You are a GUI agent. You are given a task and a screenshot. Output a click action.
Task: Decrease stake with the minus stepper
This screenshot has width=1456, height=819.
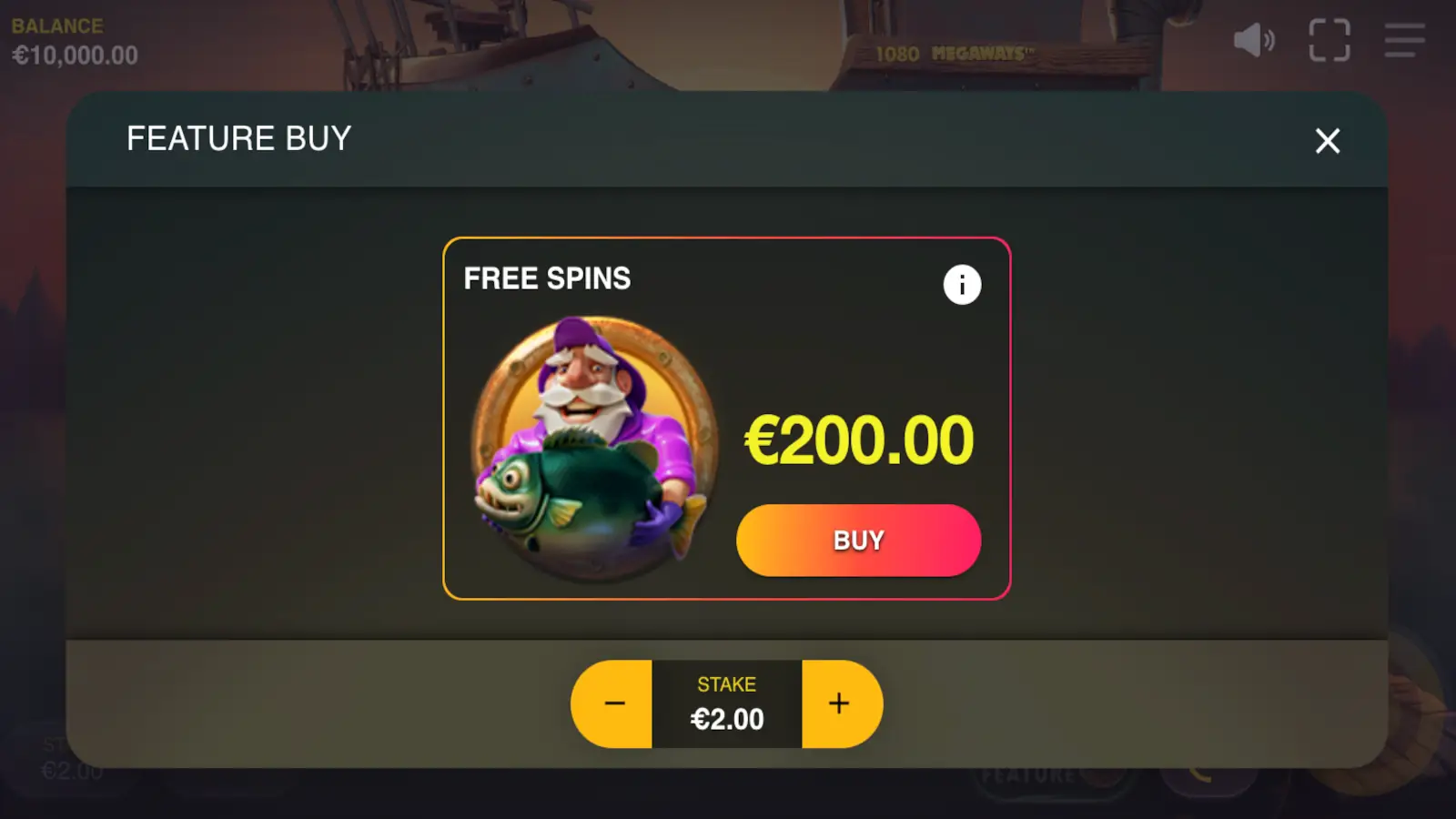click(x=613, y=703)
